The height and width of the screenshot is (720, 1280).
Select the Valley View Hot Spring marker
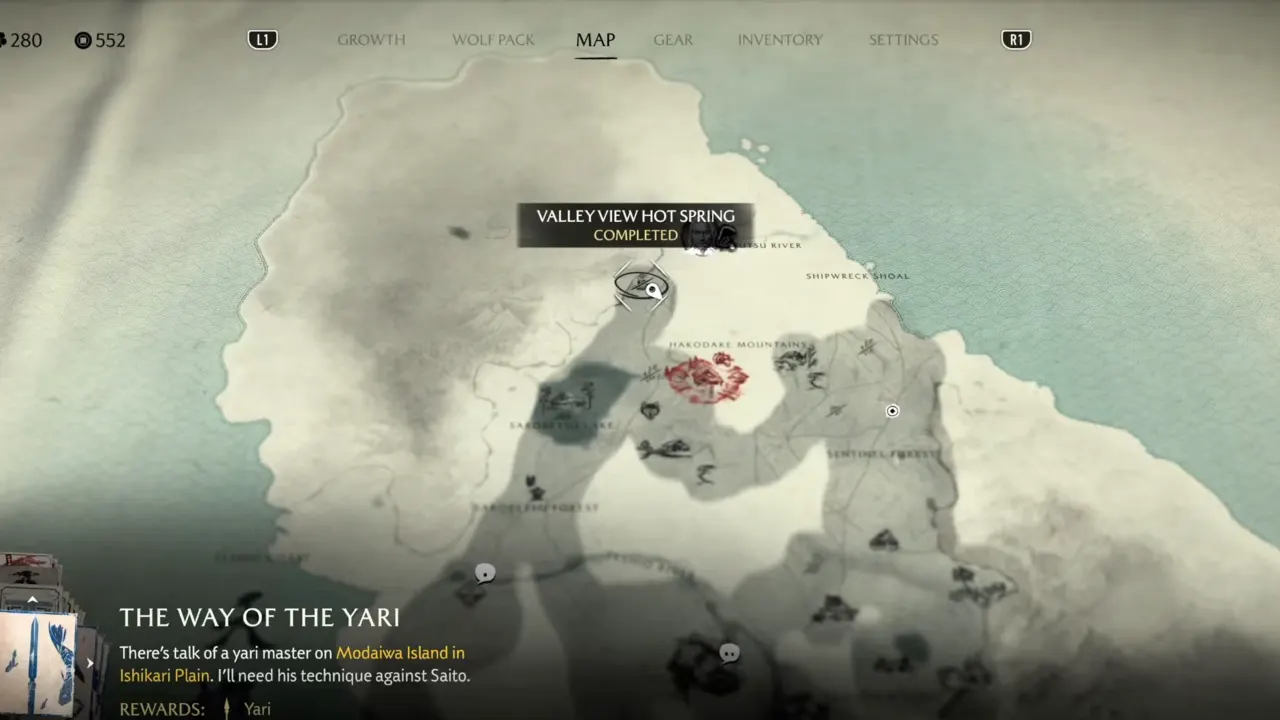coord(641,286)
